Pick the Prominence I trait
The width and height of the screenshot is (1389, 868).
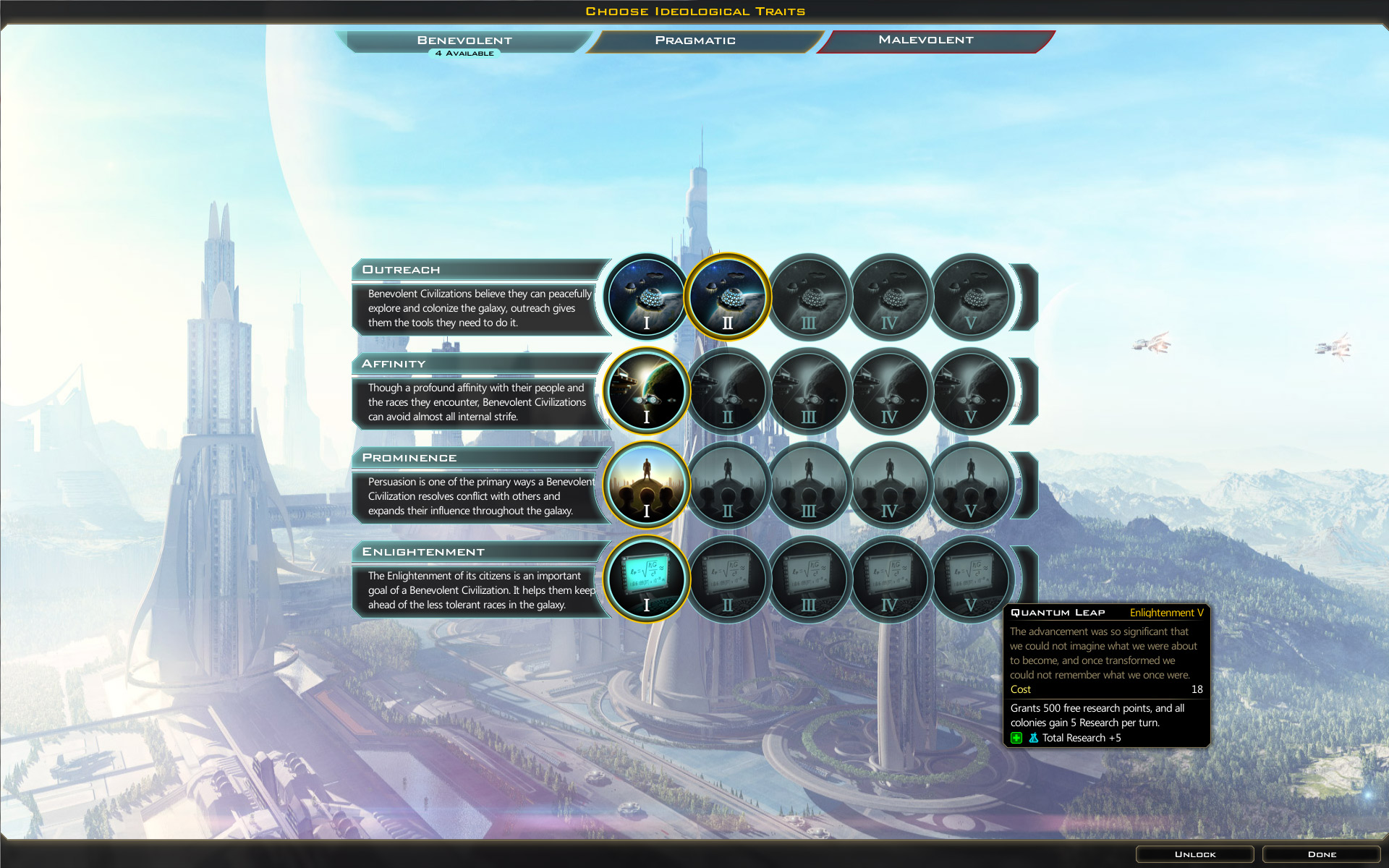tap(647, 485)
